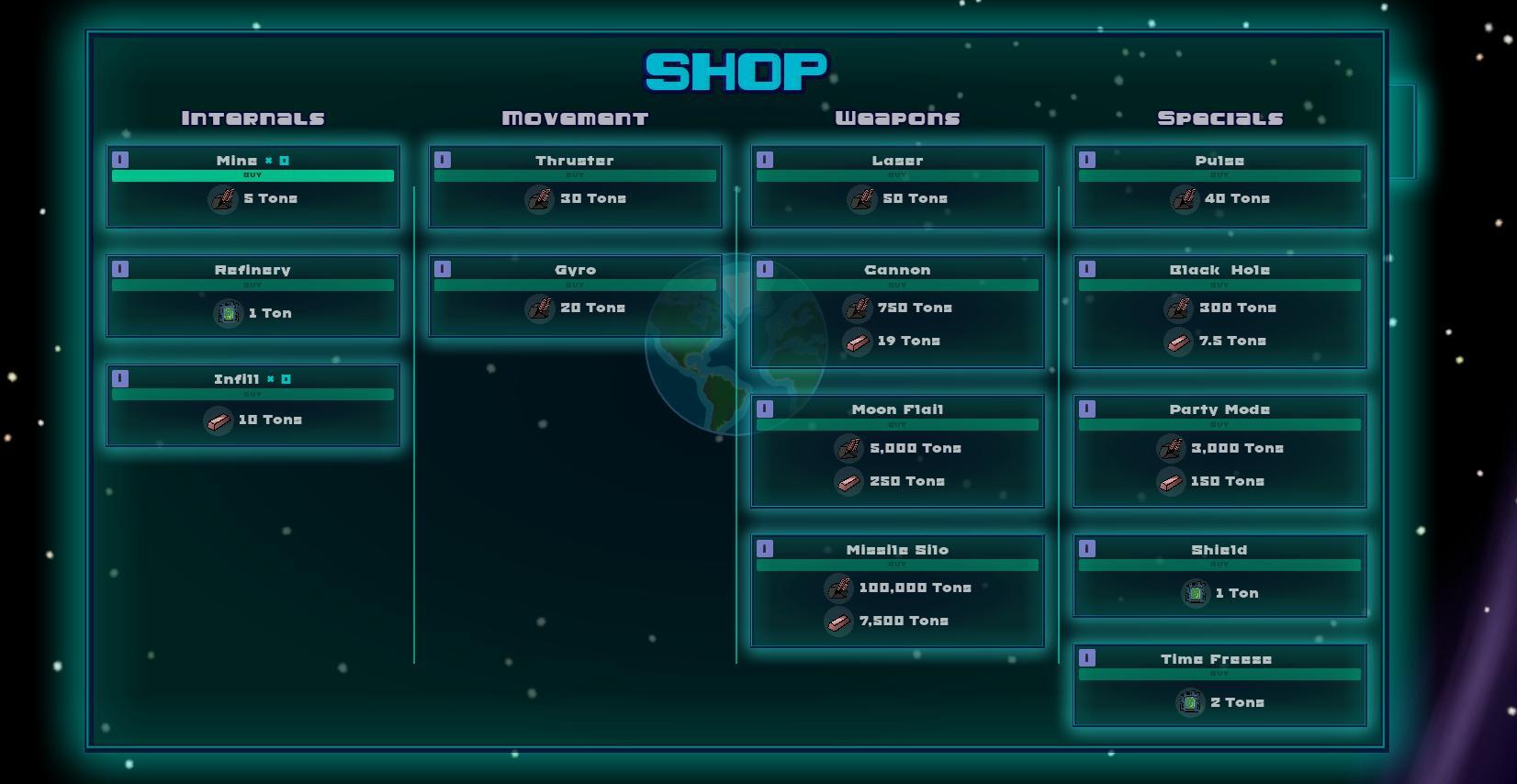Open info panel for the Party Mode special

point(1089,408)
